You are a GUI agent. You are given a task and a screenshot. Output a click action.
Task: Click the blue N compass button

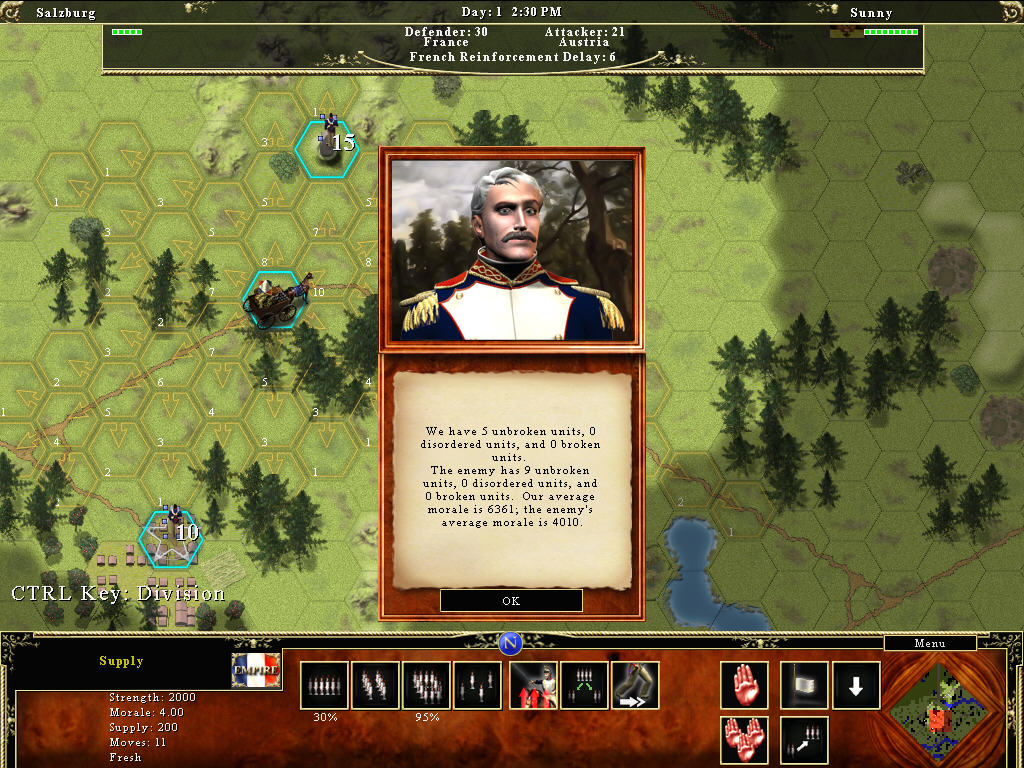point(511,643)
